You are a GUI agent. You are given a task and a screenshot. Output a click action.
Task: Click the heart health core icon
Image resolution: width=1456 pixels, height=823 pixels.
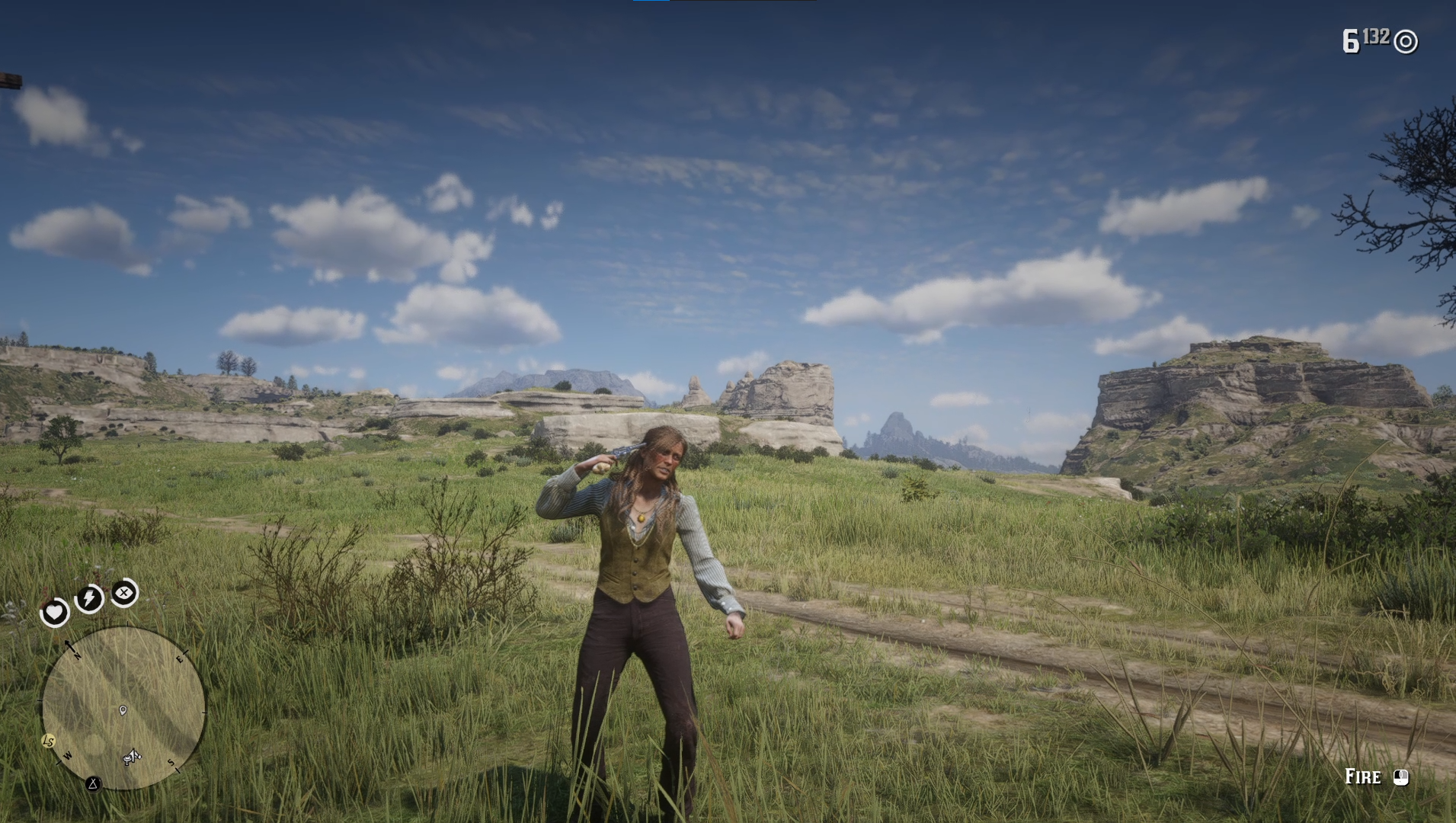[54, 612]
